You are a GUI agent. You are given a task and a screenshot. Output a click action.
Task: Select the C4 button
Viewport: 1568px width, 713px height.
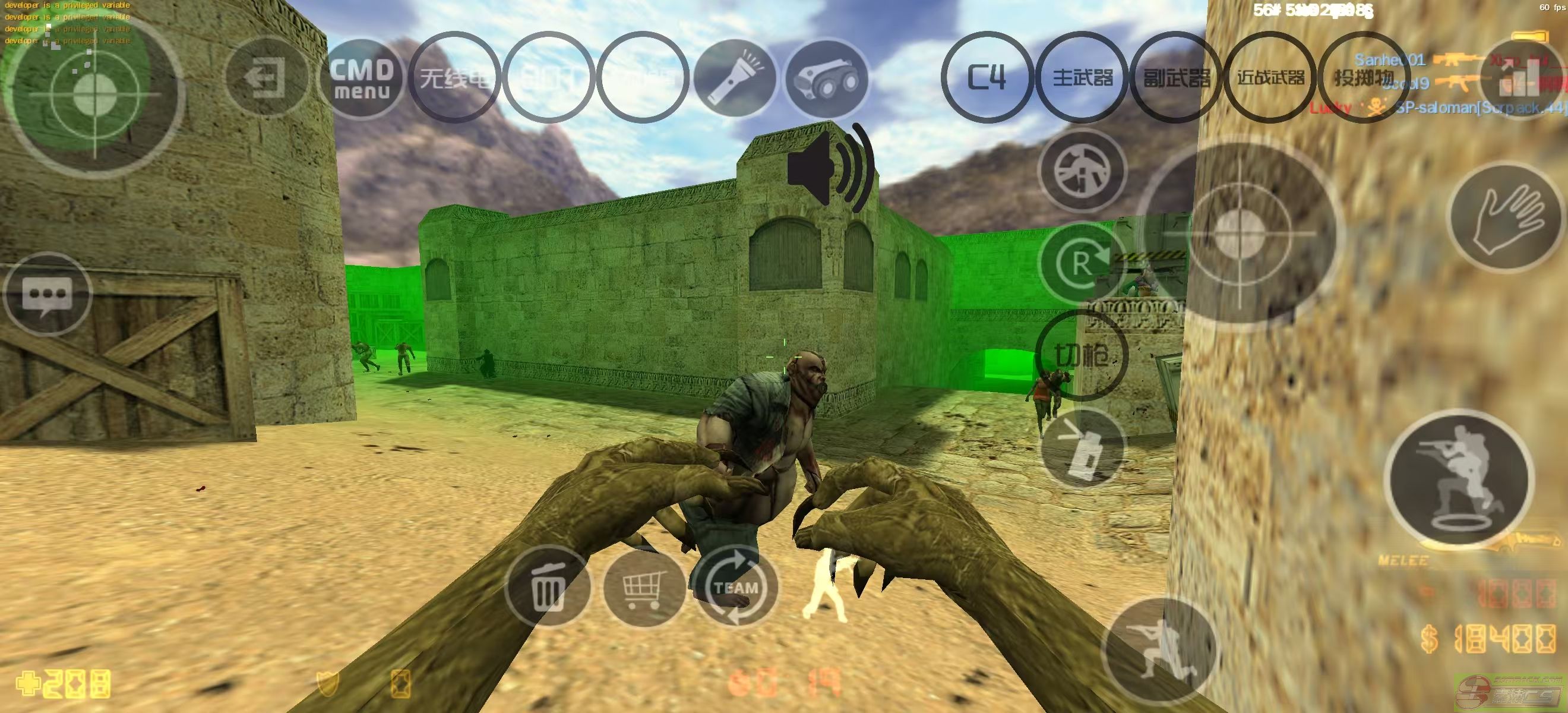click(x=986, y=77)
